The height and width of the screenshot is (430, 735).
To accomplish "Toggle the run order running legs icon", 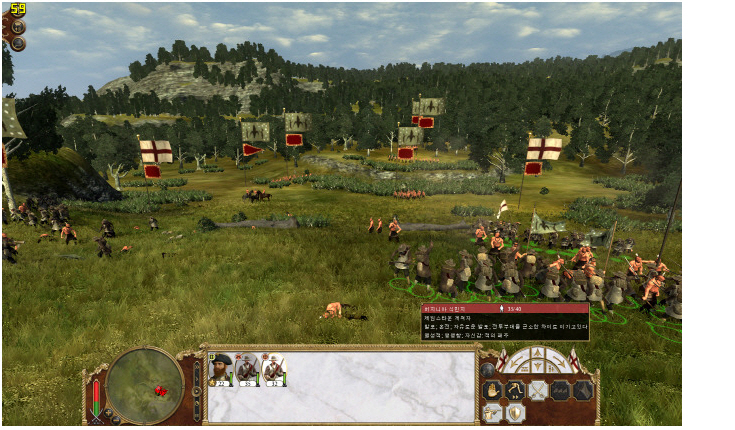I will tap(515, 390).
